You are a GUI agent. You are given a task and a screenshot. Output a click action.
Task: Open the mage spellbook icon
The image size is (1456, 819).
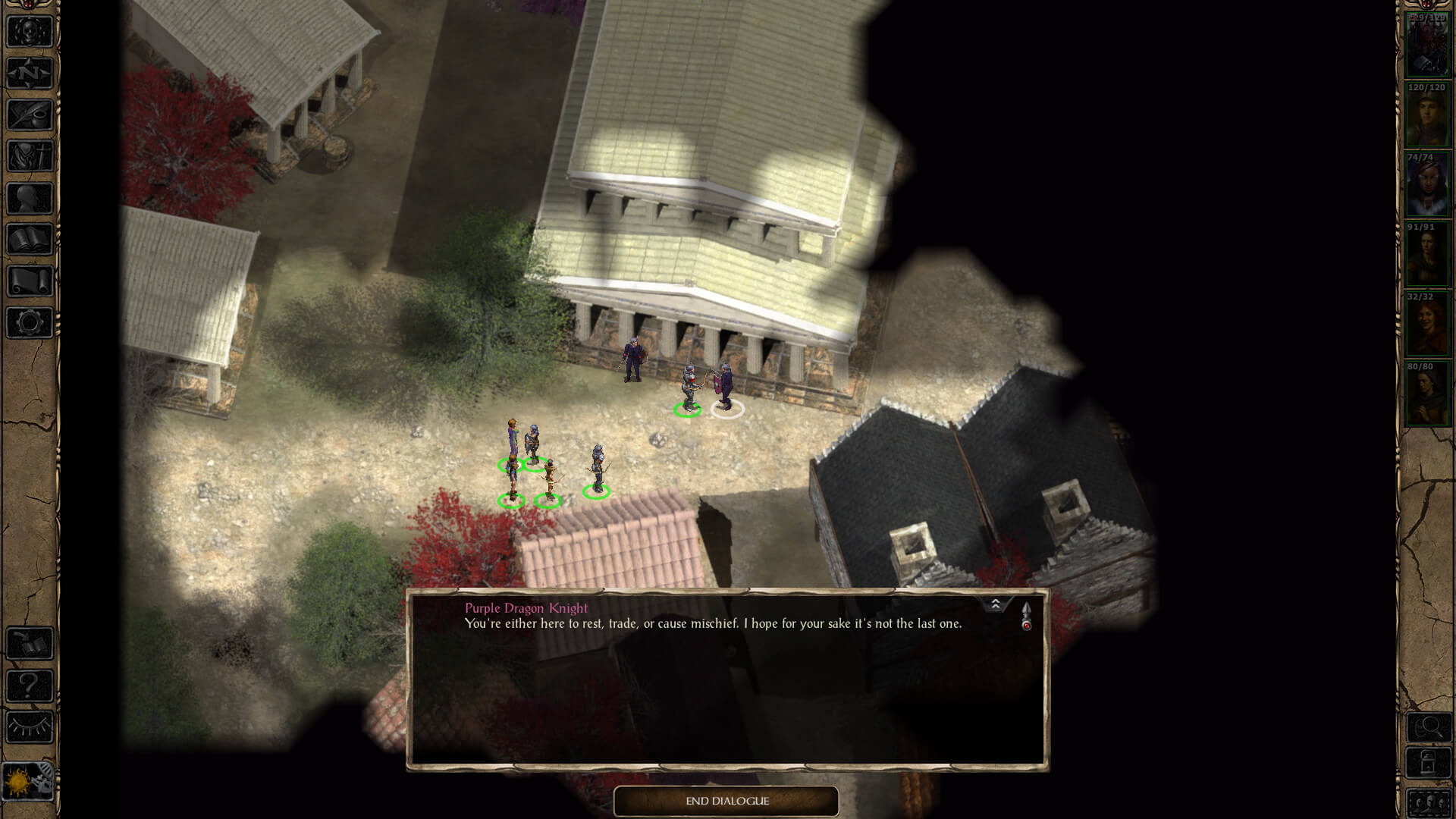click(30, 240)
